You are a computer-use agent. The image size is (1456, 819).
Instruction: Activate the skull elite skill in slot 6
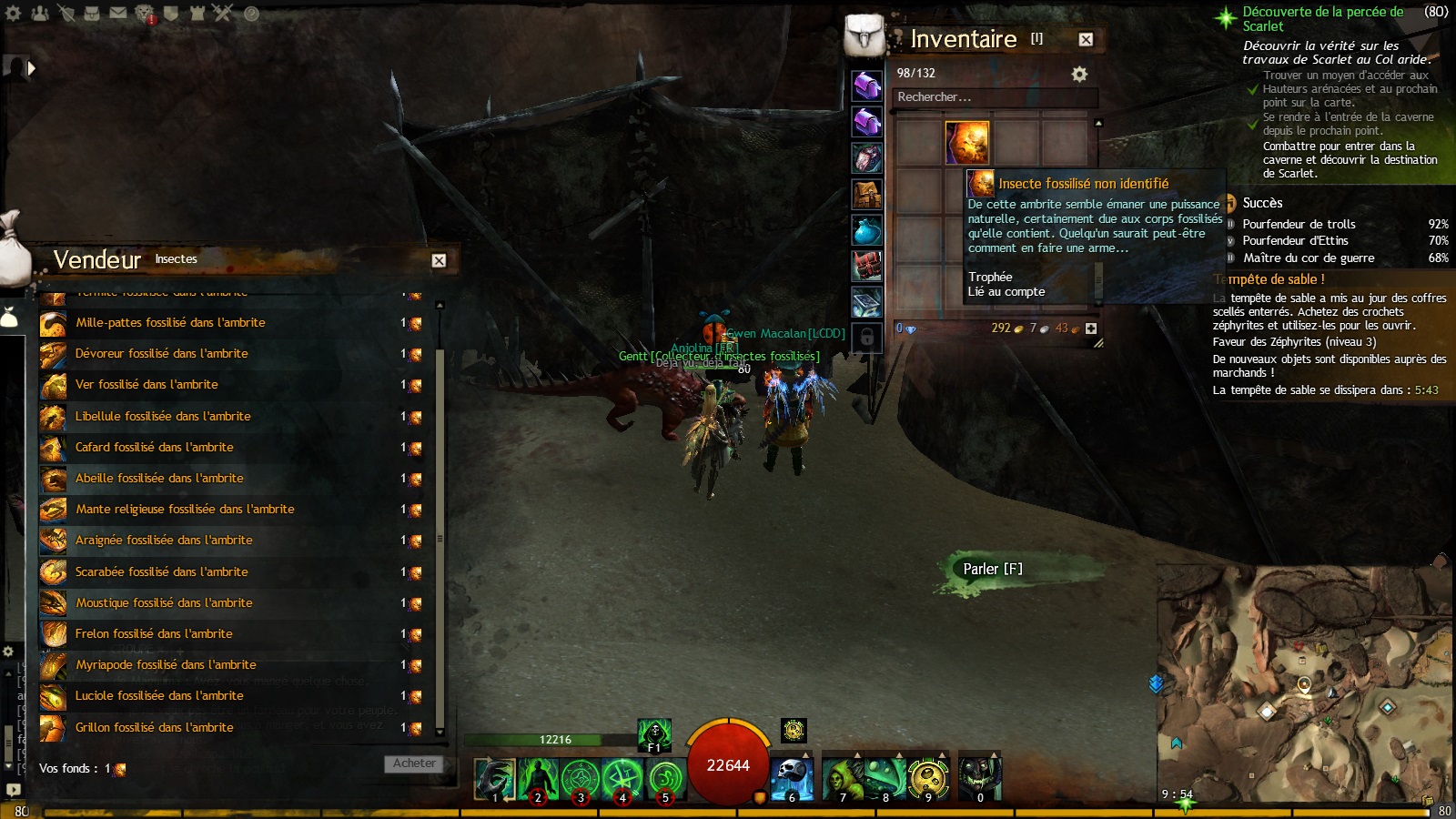click(792, 778)
